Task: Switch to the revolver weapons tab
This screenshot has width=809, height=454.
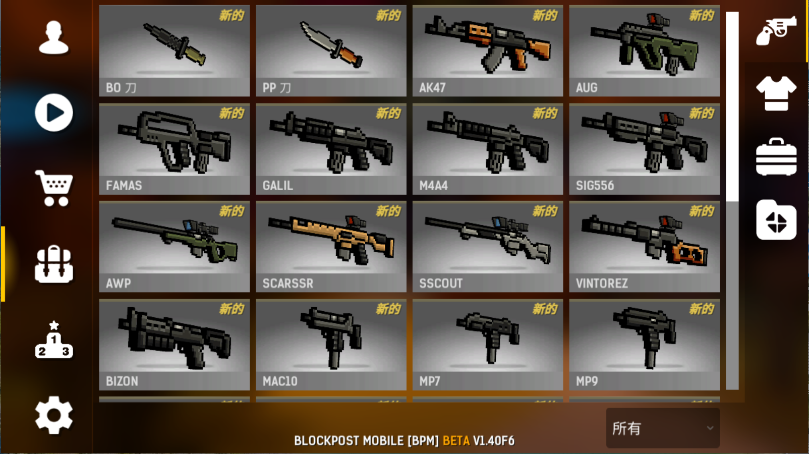Action: click(x=776, y=30)
